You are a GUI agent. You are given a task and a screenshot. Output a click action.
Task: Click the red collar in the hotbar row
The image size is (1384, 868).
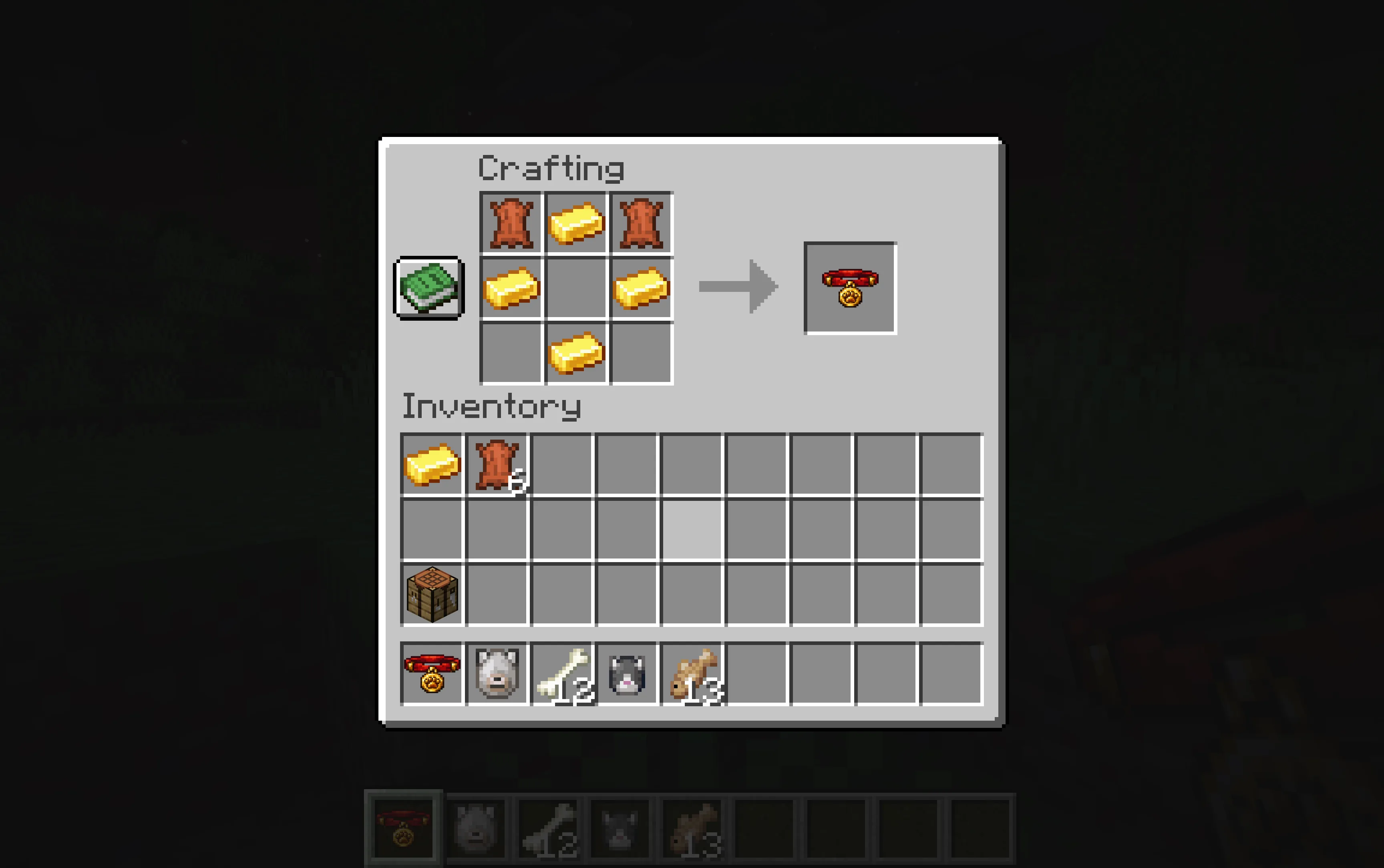coord(432,673)
